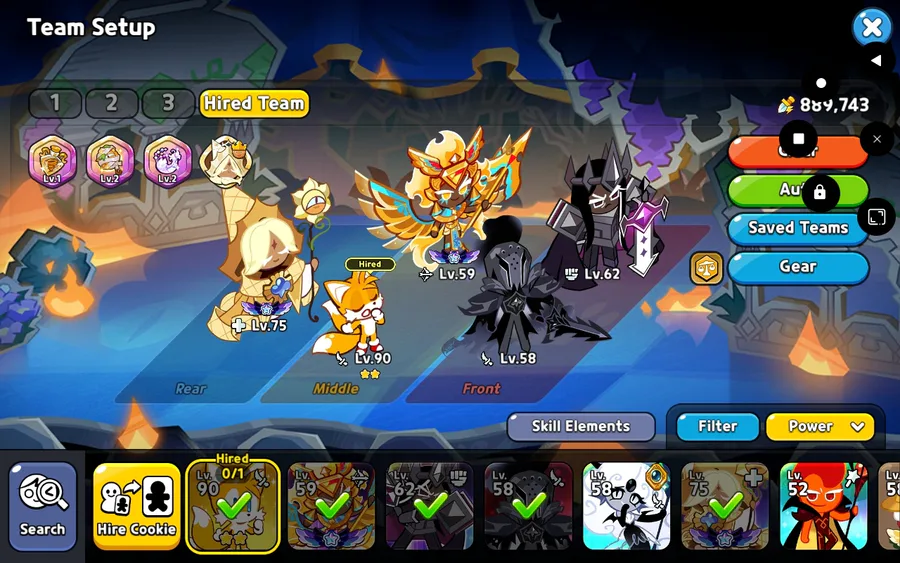Image resolution: width=900 pixels, height=563 pixels.
Task: Switch to team tab 3
Action: point(168,103)
